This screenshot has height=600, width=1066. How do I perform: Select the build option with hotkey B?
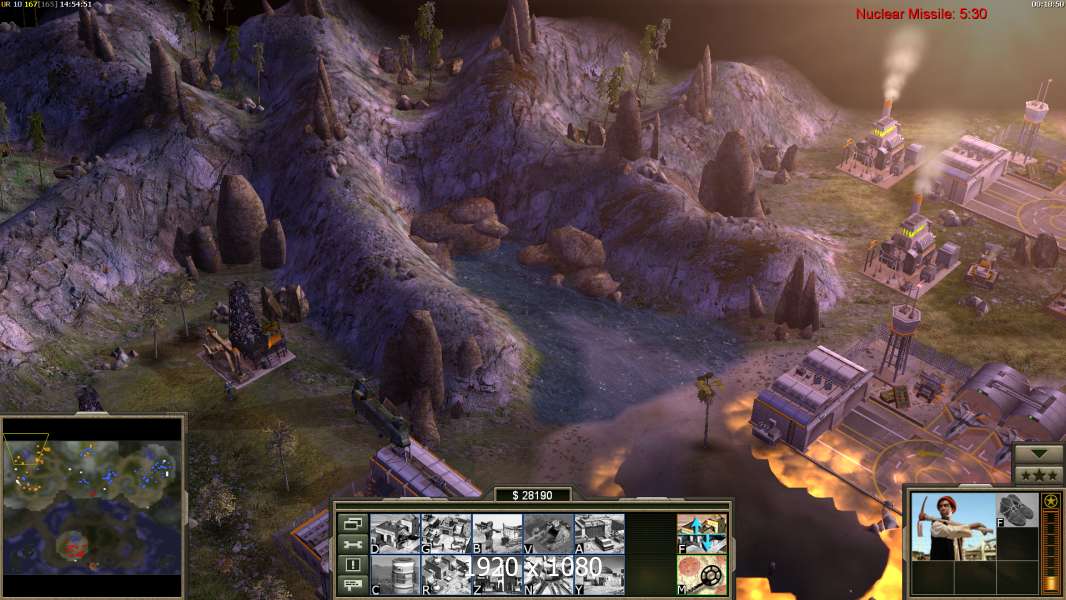[x=497, y=533]
